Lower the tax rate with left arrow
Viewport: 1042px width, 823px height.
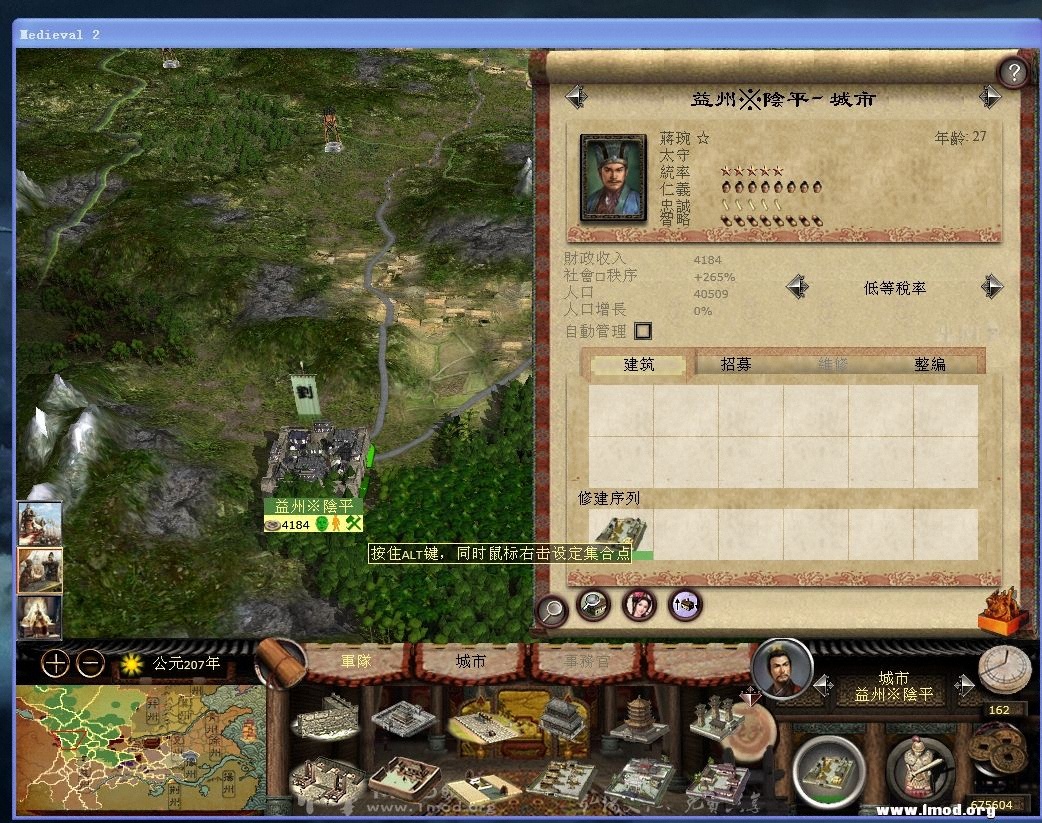coord(797,288)
